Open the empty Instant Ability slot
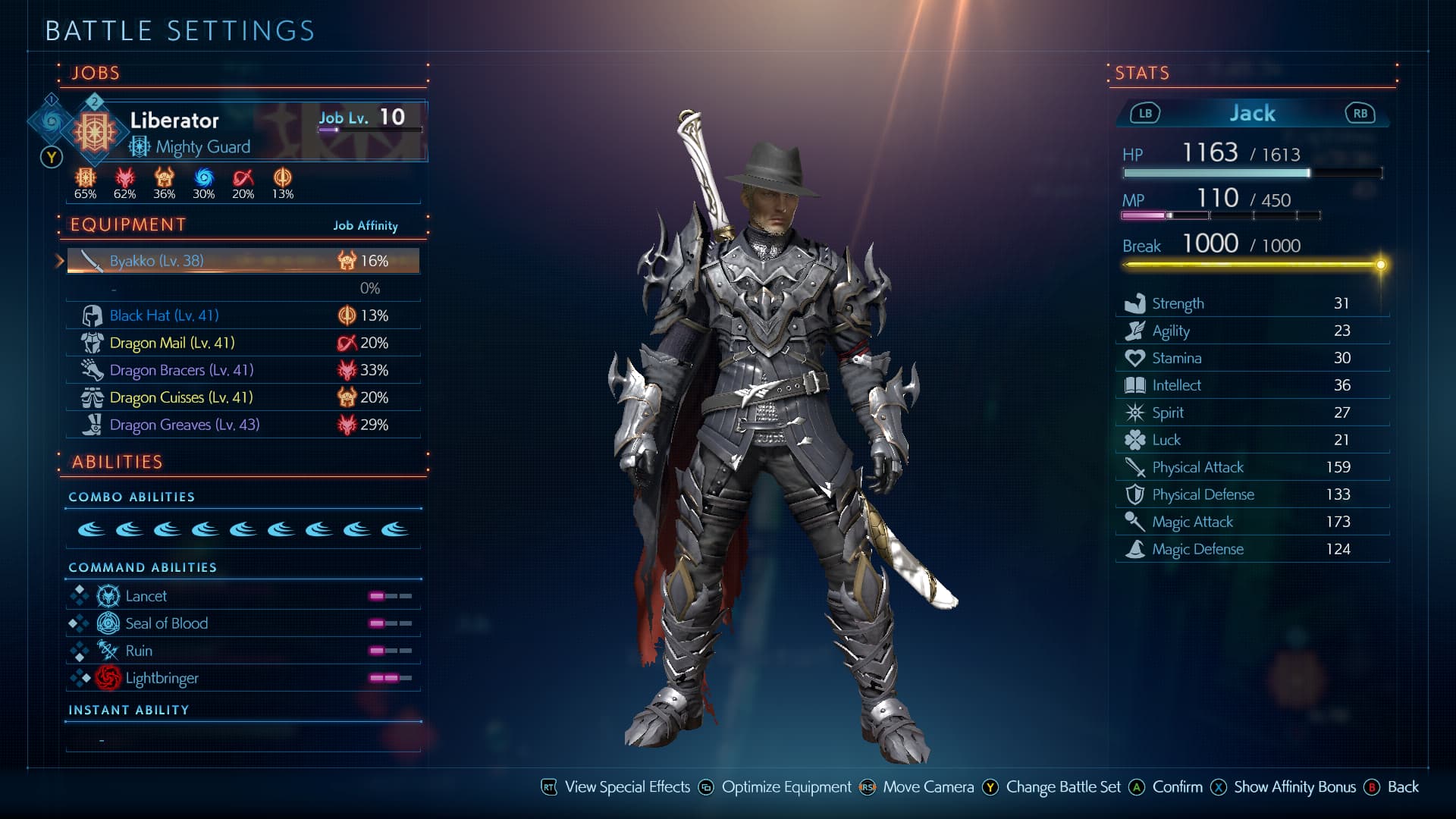The image size is (1456, 819). coord(243,739)
